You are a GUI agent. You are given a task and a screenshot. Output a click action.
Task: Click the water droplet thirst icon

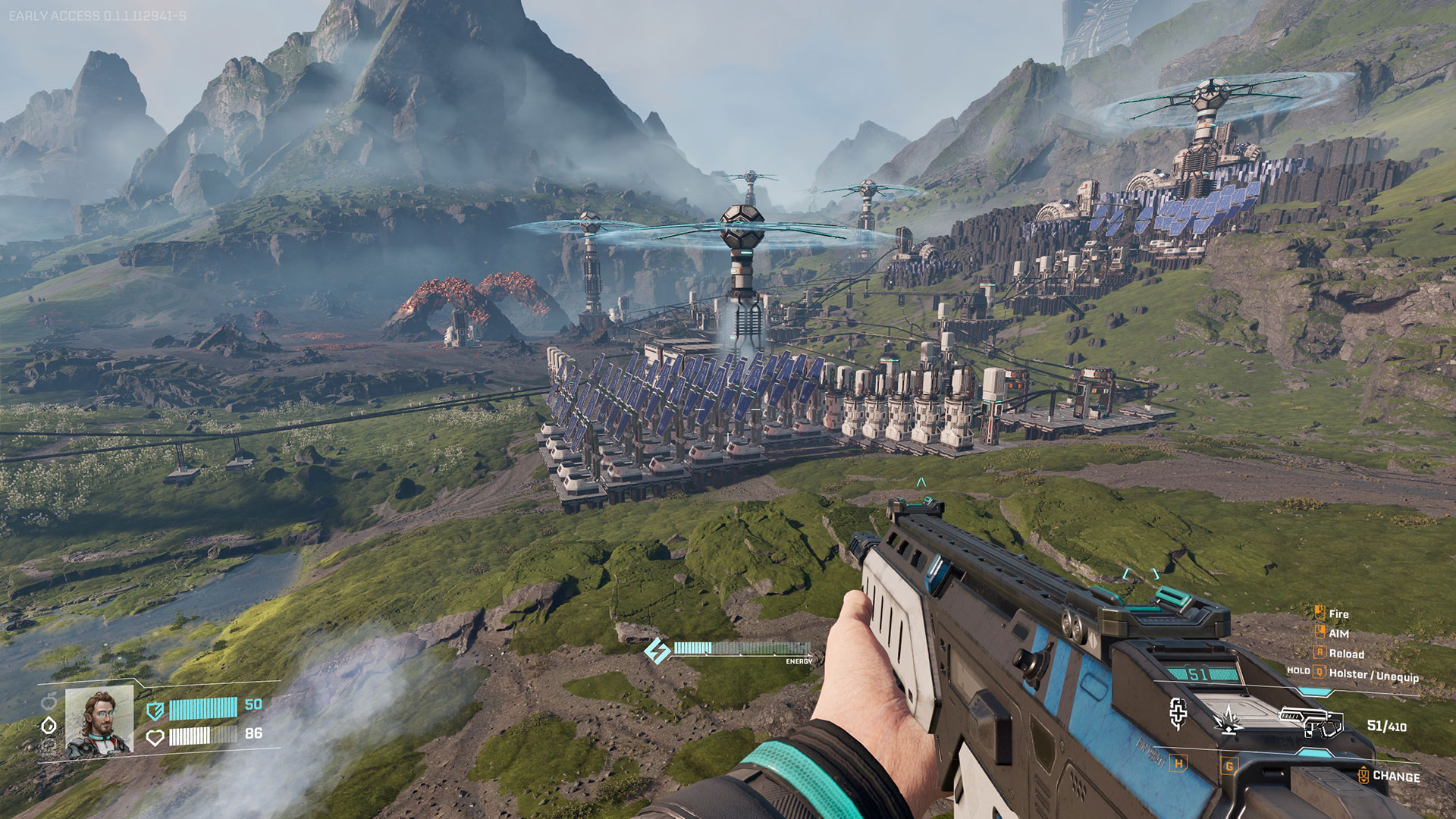point(49,725)
